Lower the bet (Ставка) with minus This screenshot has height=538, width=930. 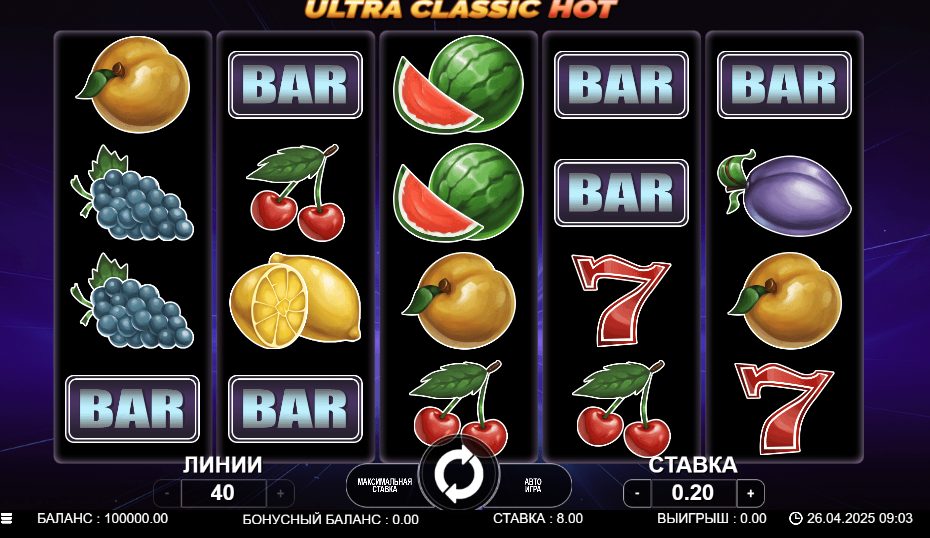[637, 493]
